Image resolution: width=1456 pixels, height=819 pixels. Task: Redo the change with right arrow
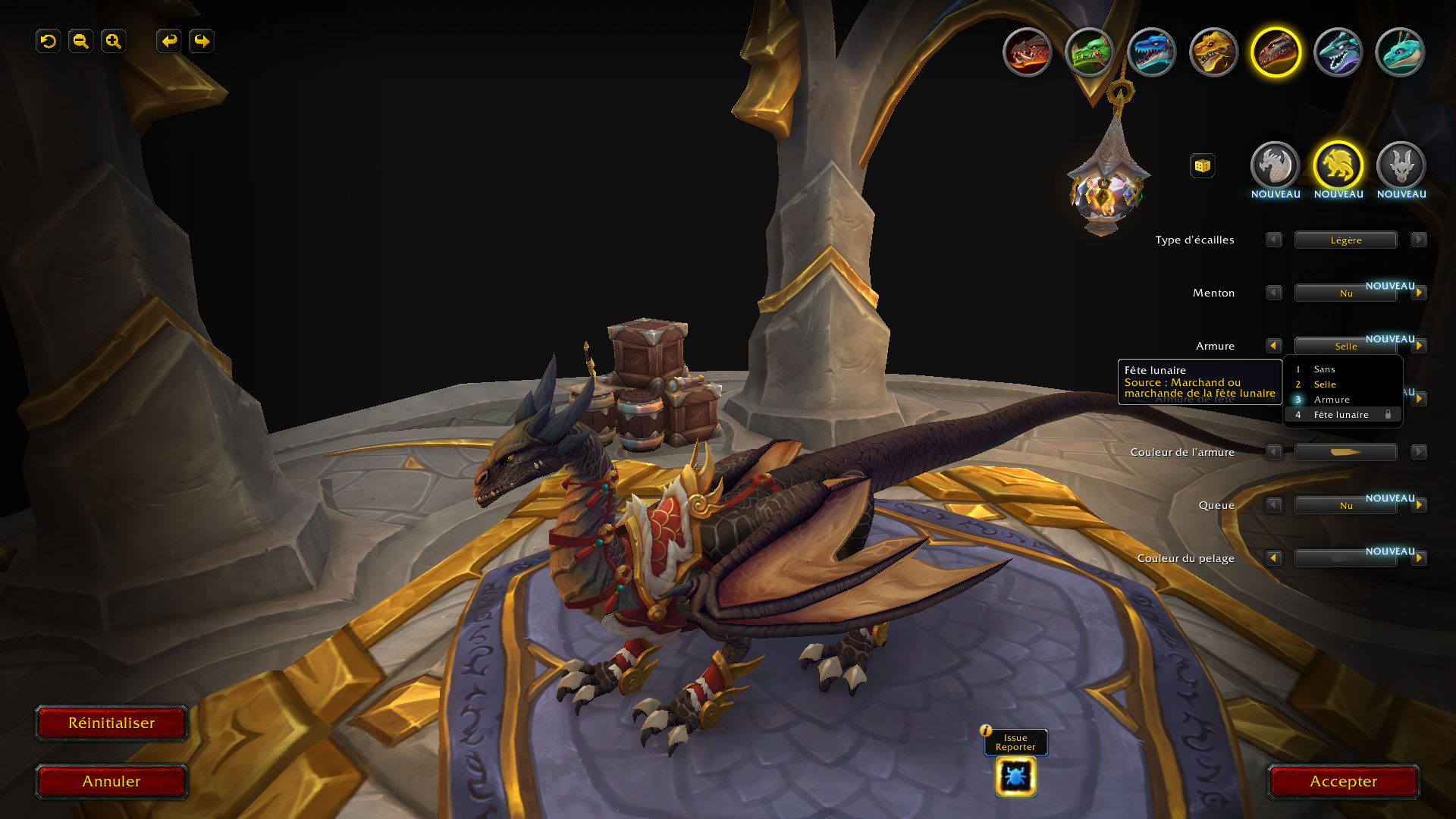tap(202, 41)
